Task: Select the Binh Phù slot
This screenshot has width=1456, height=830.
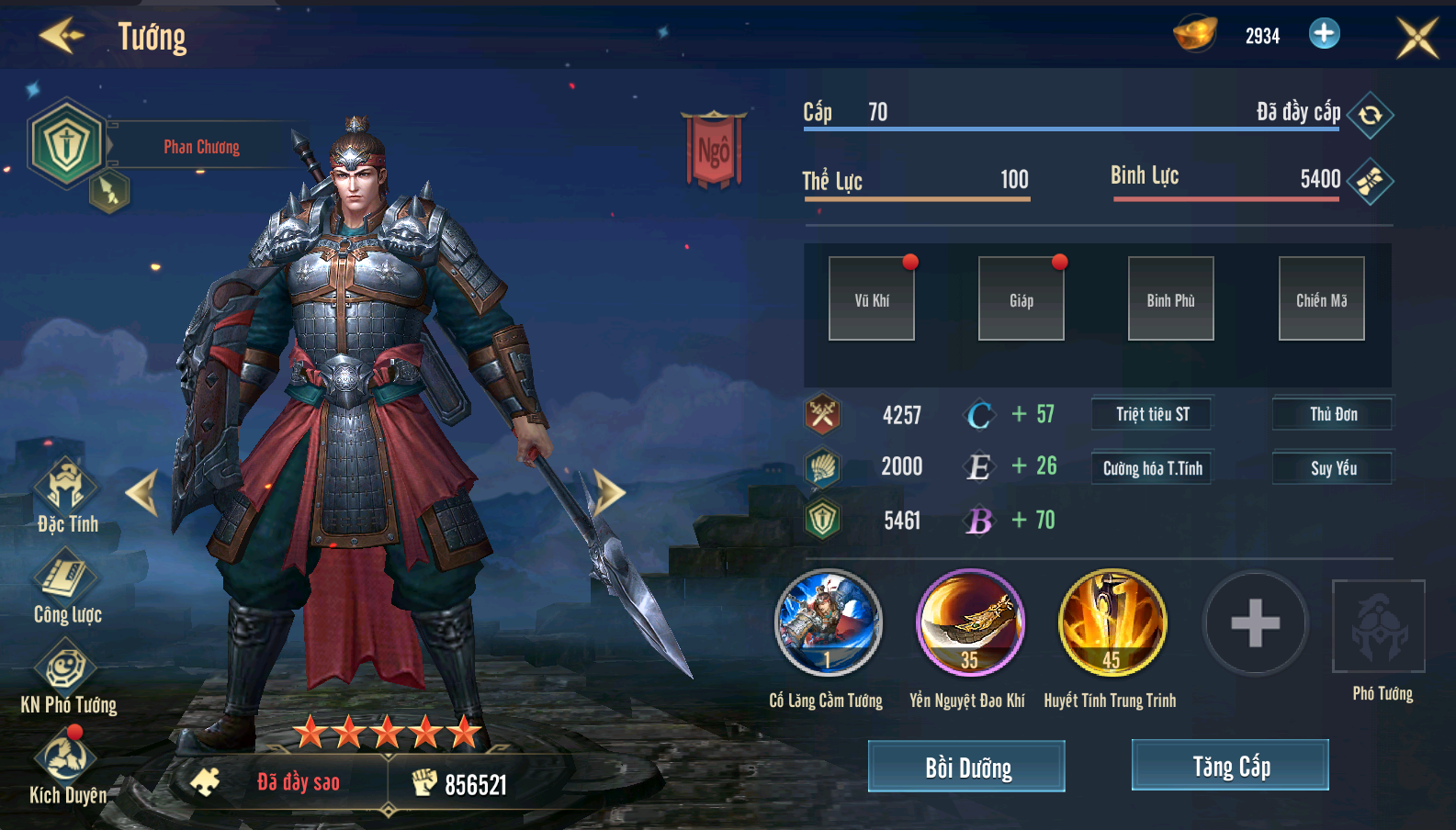Action: pos(1171,299)
